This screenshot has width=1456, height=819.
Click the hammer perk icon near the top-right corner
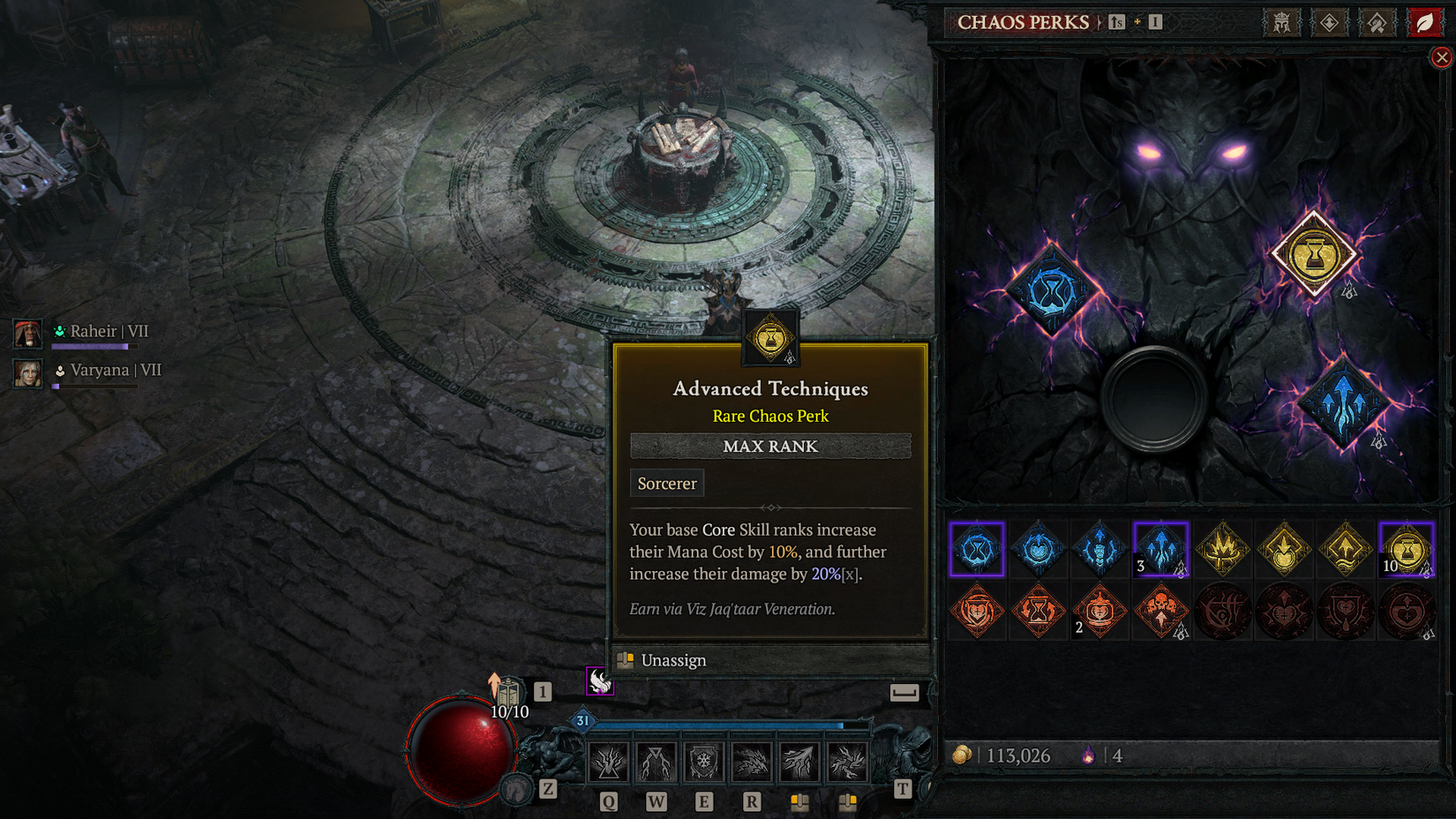(1375, 22)
